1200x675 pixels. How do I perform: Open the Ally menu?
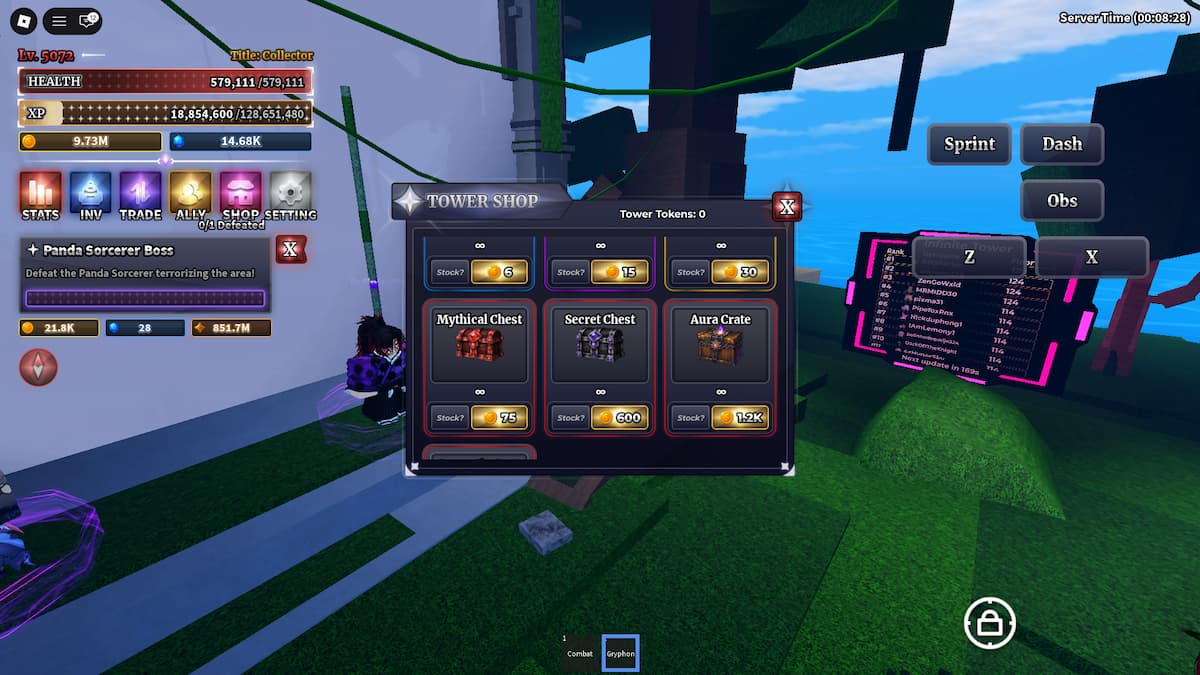click(190, 194)
